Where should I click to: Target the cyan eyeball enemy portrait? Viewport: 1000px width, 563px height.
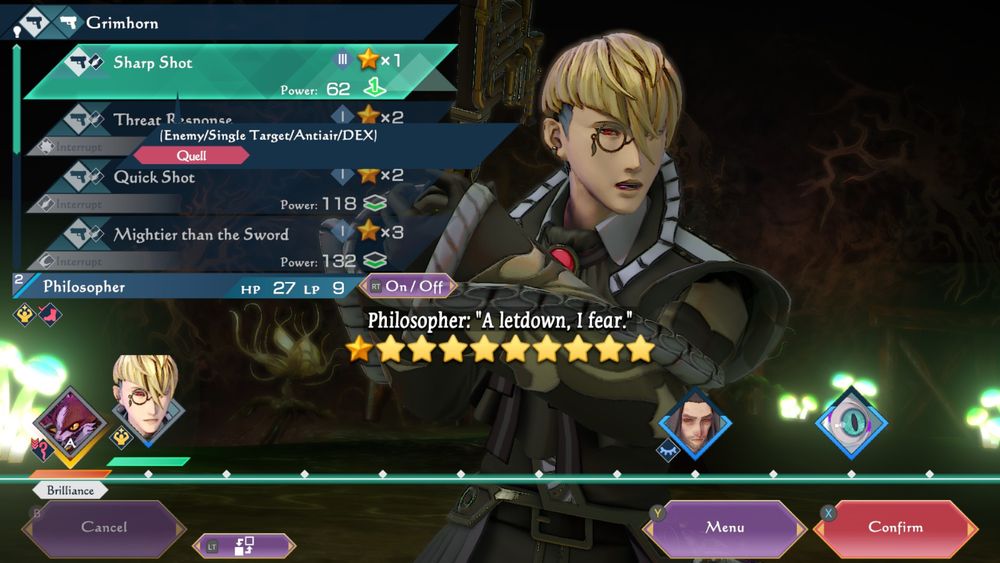[851, 420]
